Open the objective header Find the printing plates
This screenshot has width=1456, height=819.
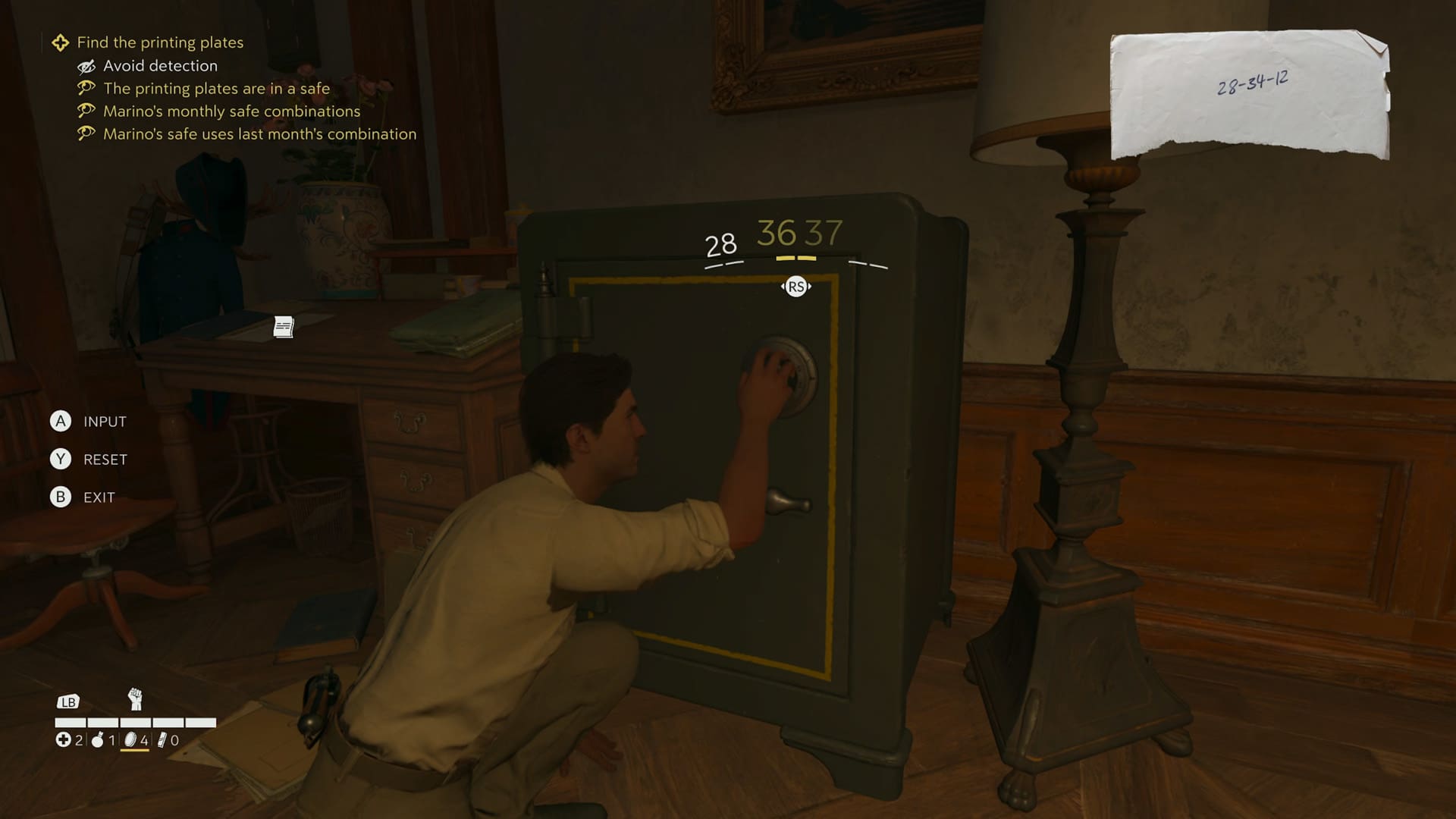point(162,42)
